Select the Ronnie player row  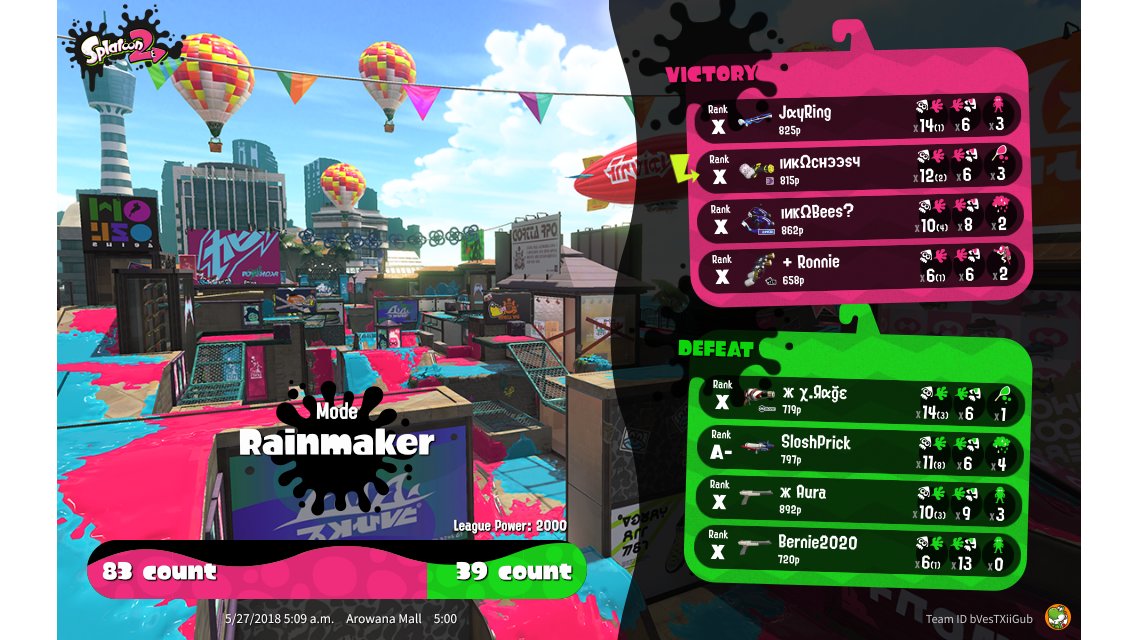point(860,268)
